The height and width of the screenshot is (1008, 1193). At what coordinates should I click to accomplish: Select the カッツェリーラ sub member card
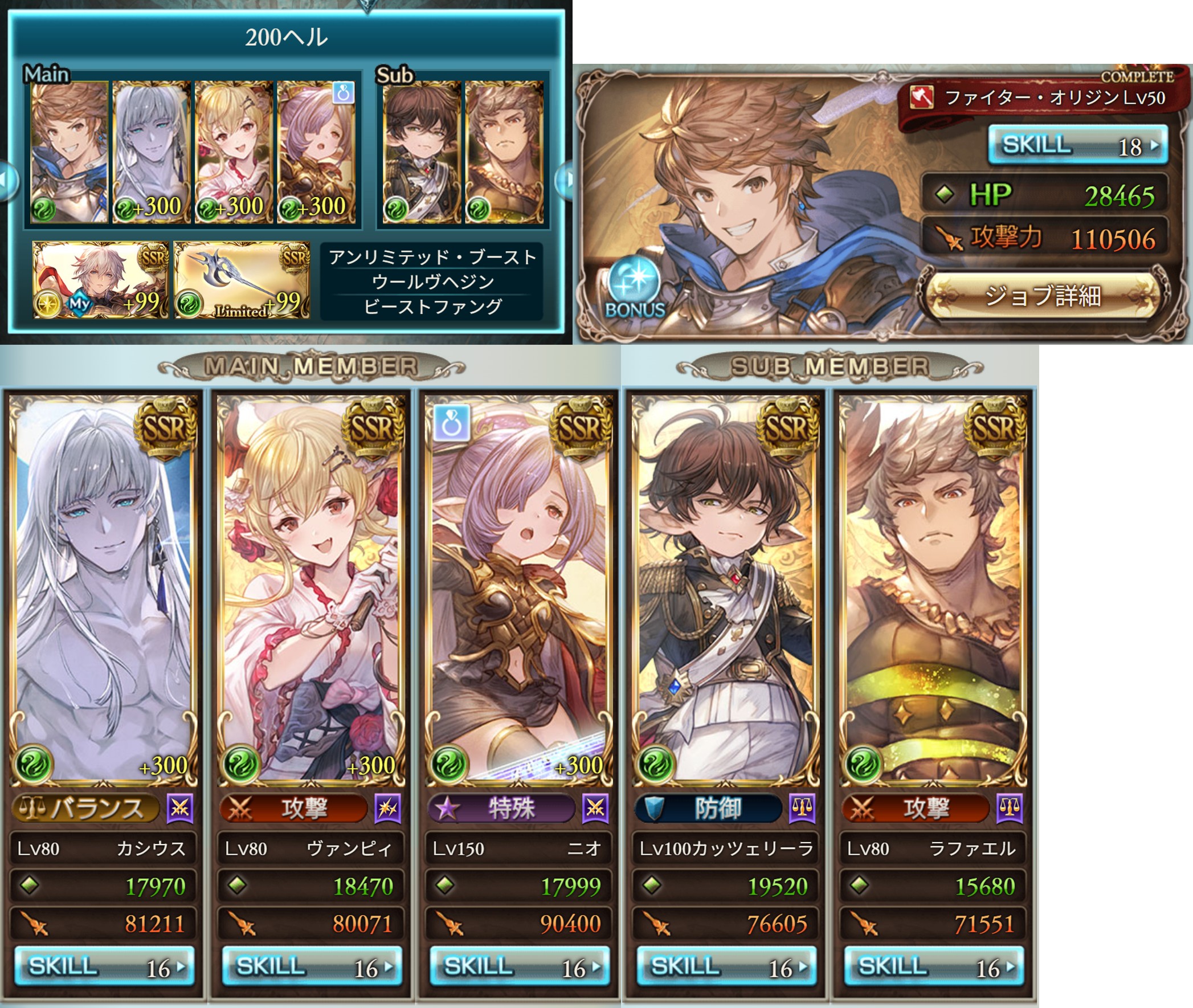coord(726,589)
